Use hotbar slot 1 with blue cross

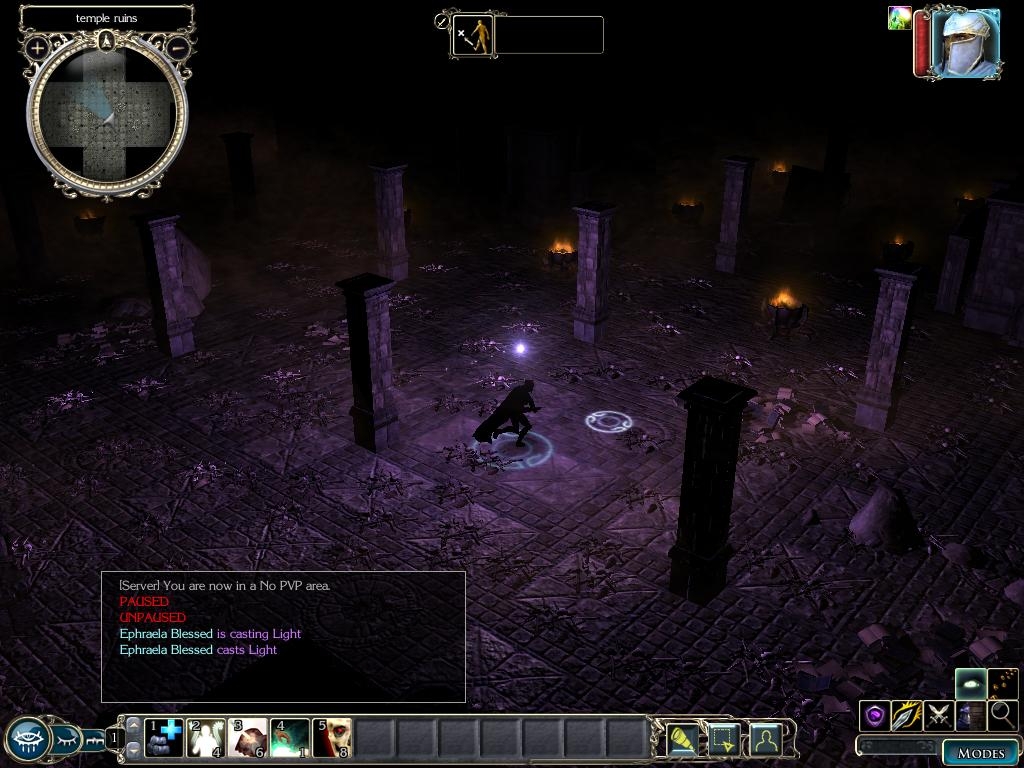point(164,737)
